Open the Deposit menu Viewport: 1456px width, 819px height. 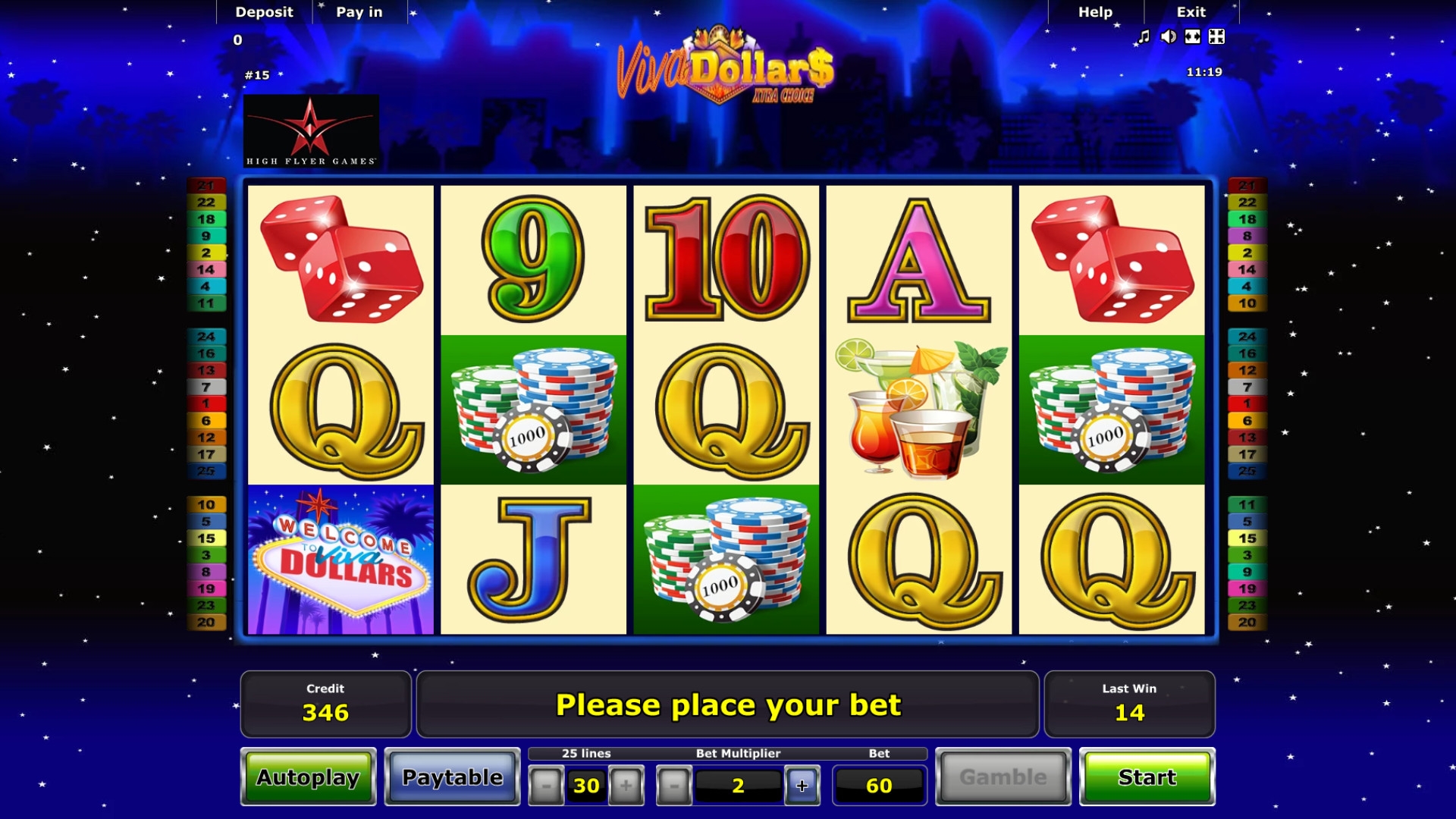[x=264, y=12]
